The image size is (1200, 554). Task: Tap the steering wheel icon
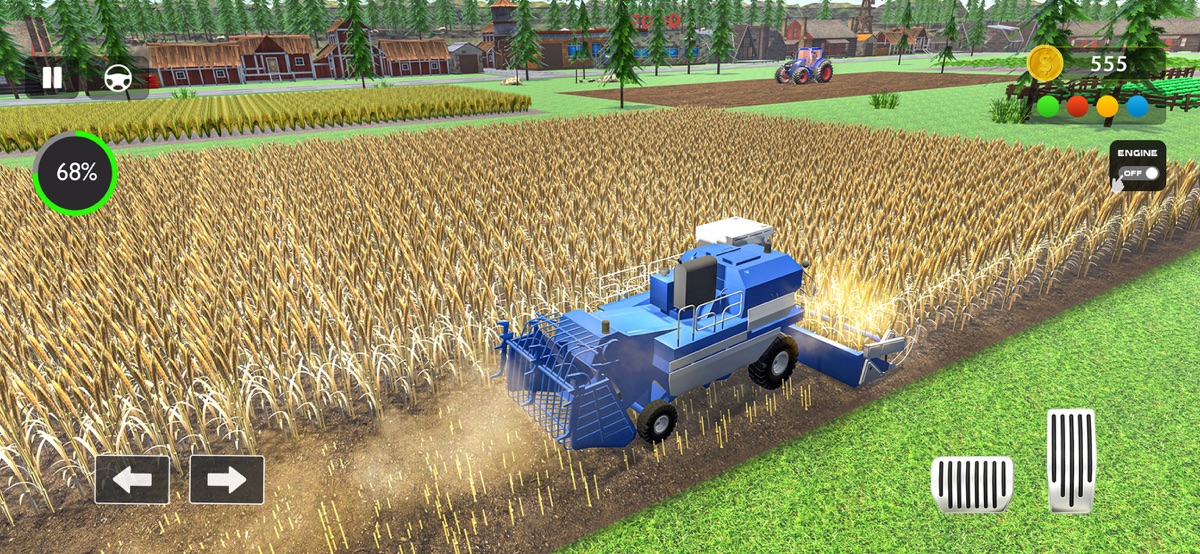click(119, 78)
